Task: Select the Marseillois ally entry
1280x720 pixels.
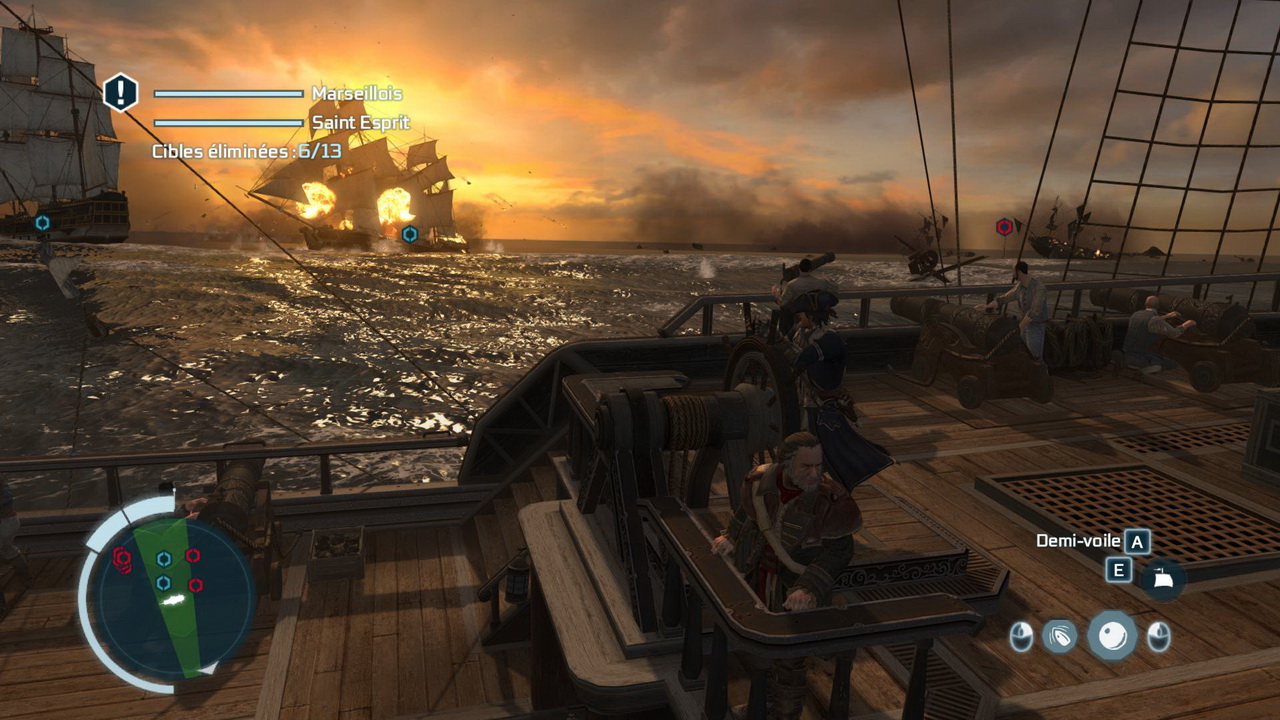Action: click(356, 93)
